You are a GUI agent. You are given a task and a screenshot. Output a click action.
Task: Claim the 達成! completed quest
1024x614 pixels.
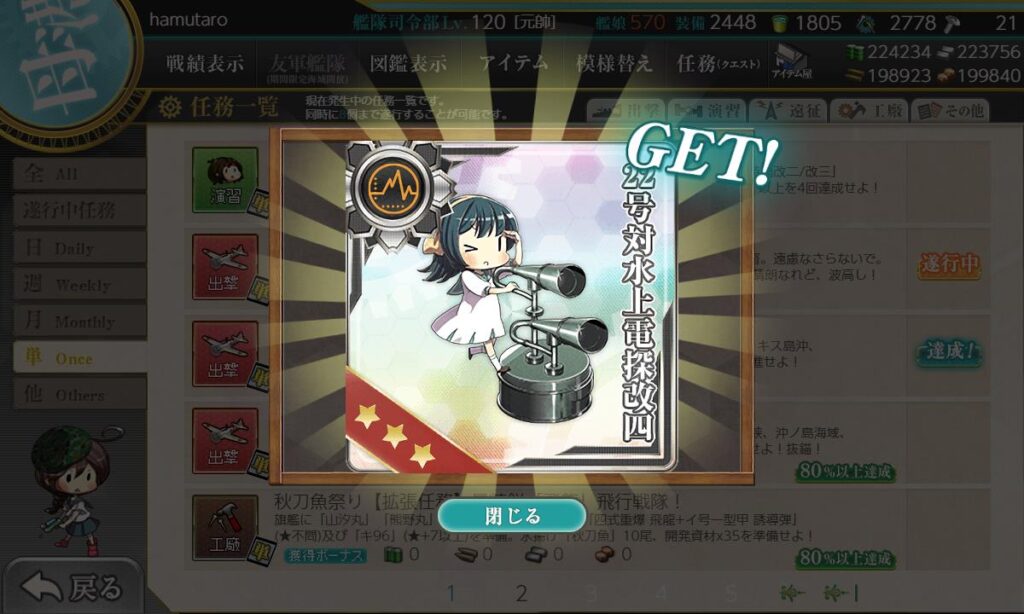coord(948,352)
